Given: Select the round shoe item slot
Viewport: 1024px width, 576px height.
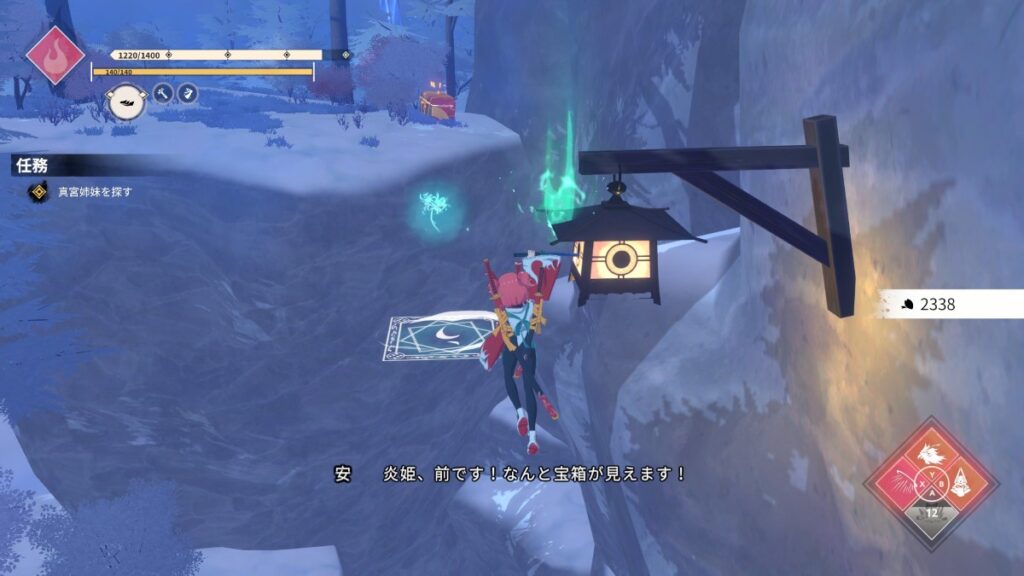Looking at the screenshot, I should [124, 102].
